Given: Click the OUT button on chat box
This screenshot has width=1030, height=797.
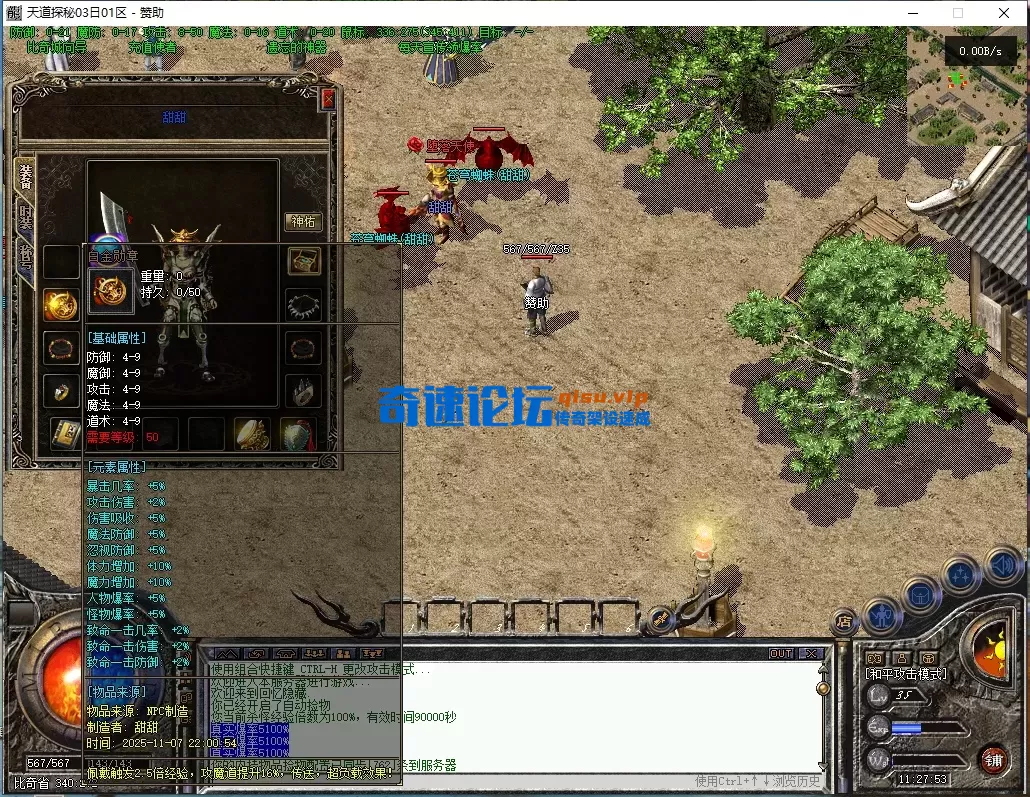Looking at the screenshot, I should pyautogui.click(x=781, y=653).
